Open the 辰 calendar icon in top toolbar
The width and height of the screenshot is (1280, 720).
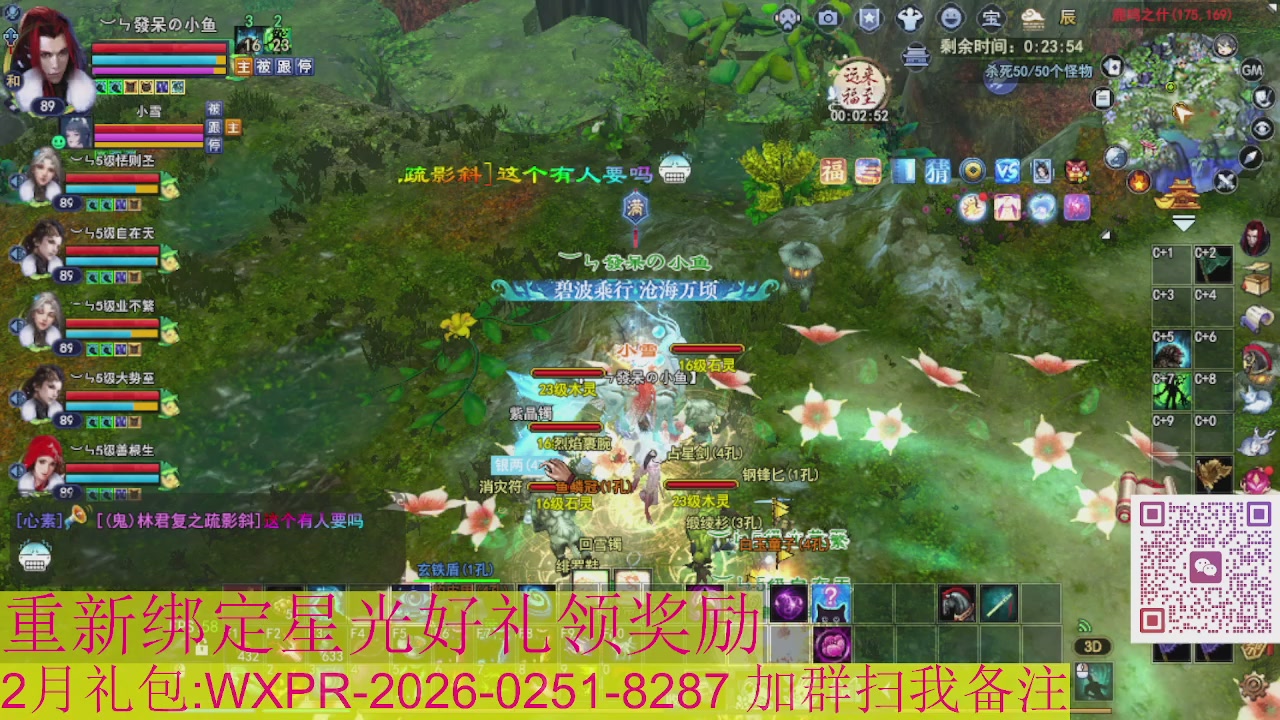click(x=1071, y=18)
